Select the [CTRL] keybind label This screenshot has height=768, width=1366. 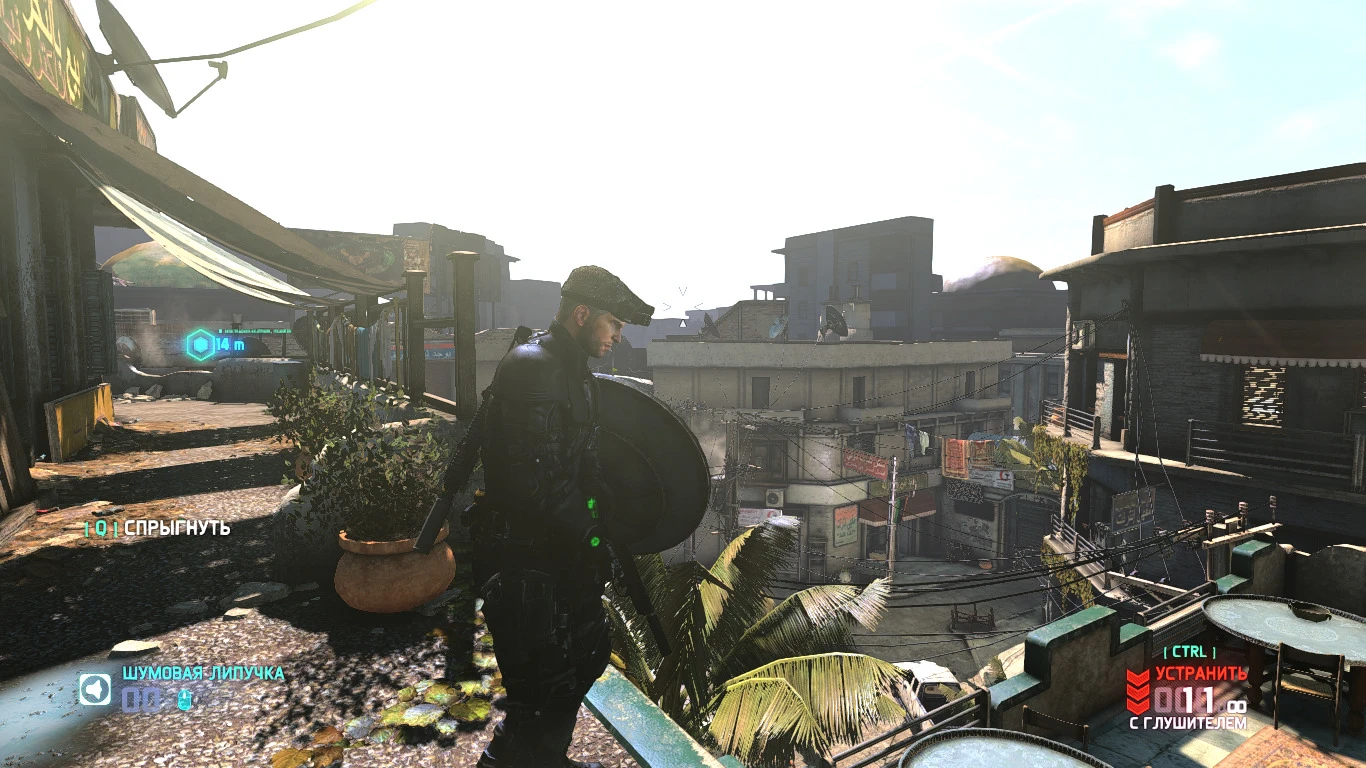(1189, 652)
